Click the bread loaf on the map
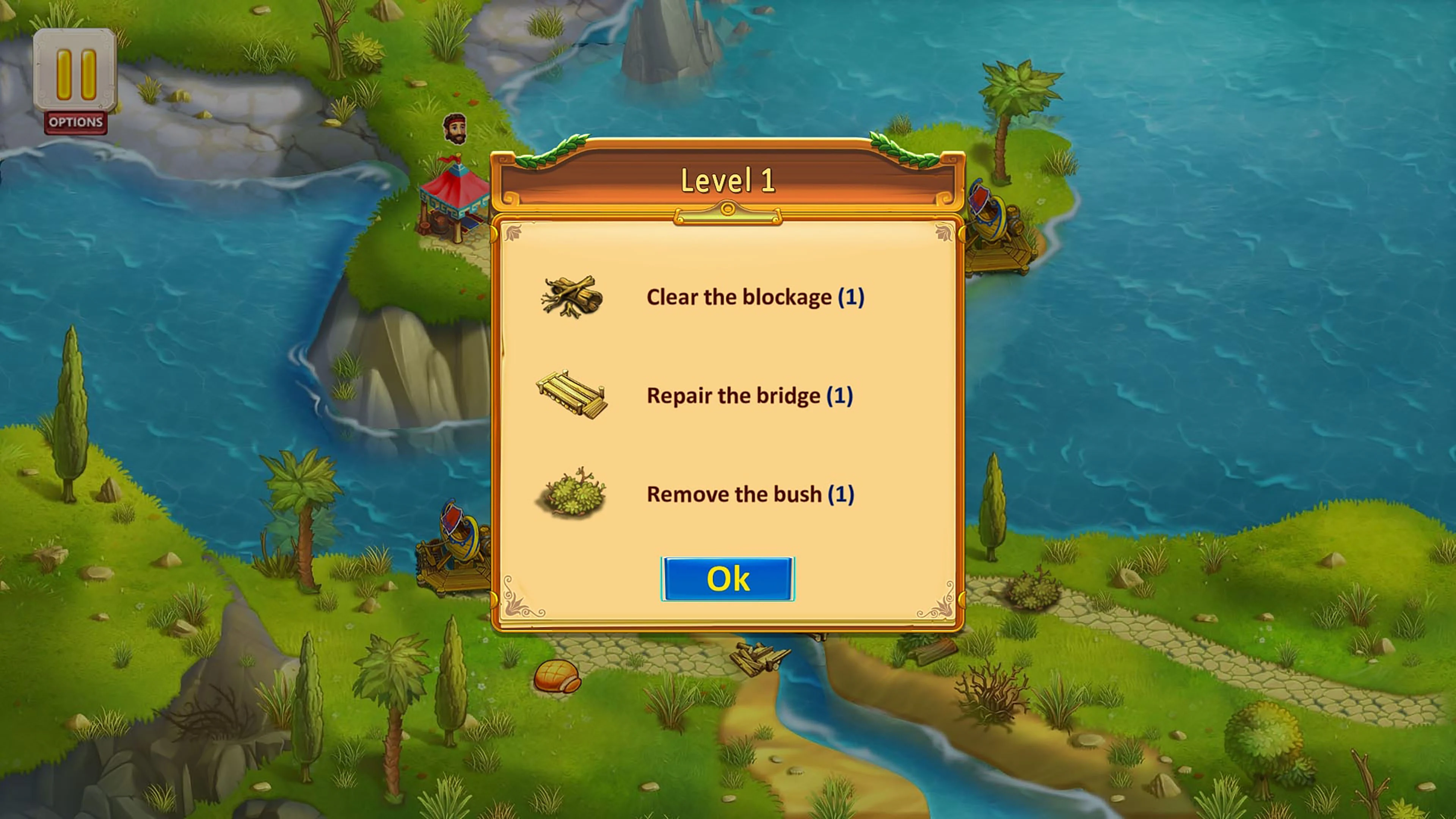The height and width of the screenshot is (819, 1456). (557, 676)
